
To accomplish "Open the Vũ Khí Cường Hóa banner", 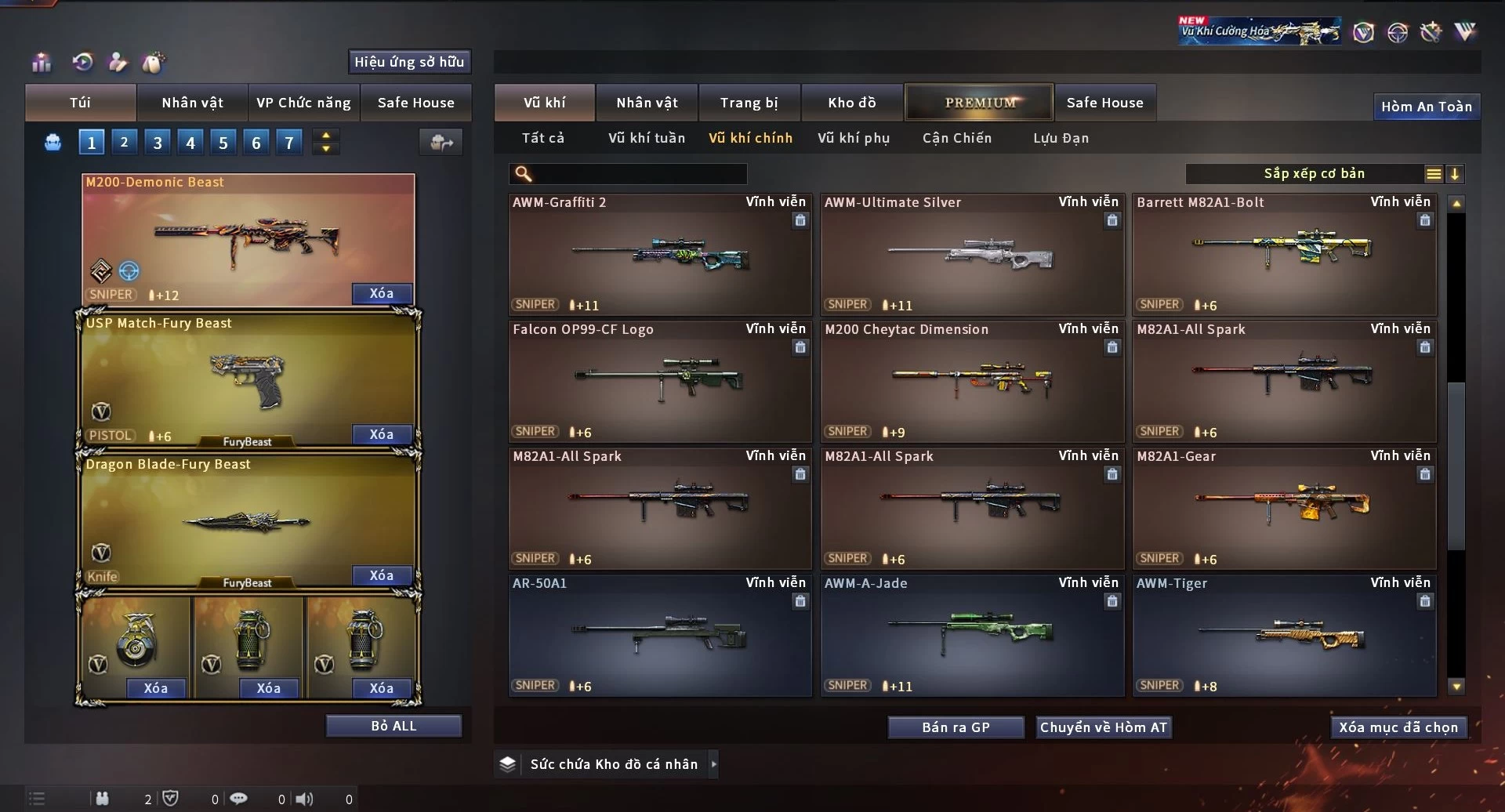I will [x=1259, y=31].
